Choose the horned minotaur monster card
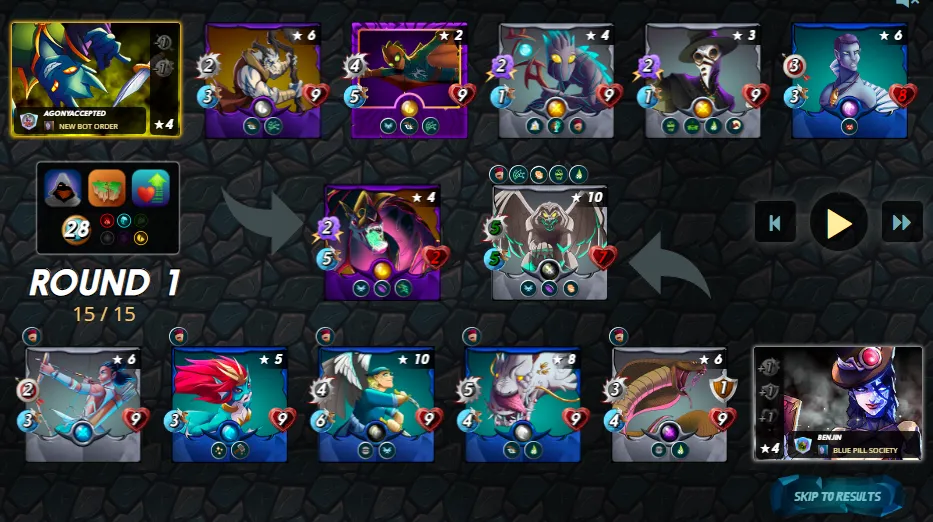The image size is (933, 522). [263, 80]
